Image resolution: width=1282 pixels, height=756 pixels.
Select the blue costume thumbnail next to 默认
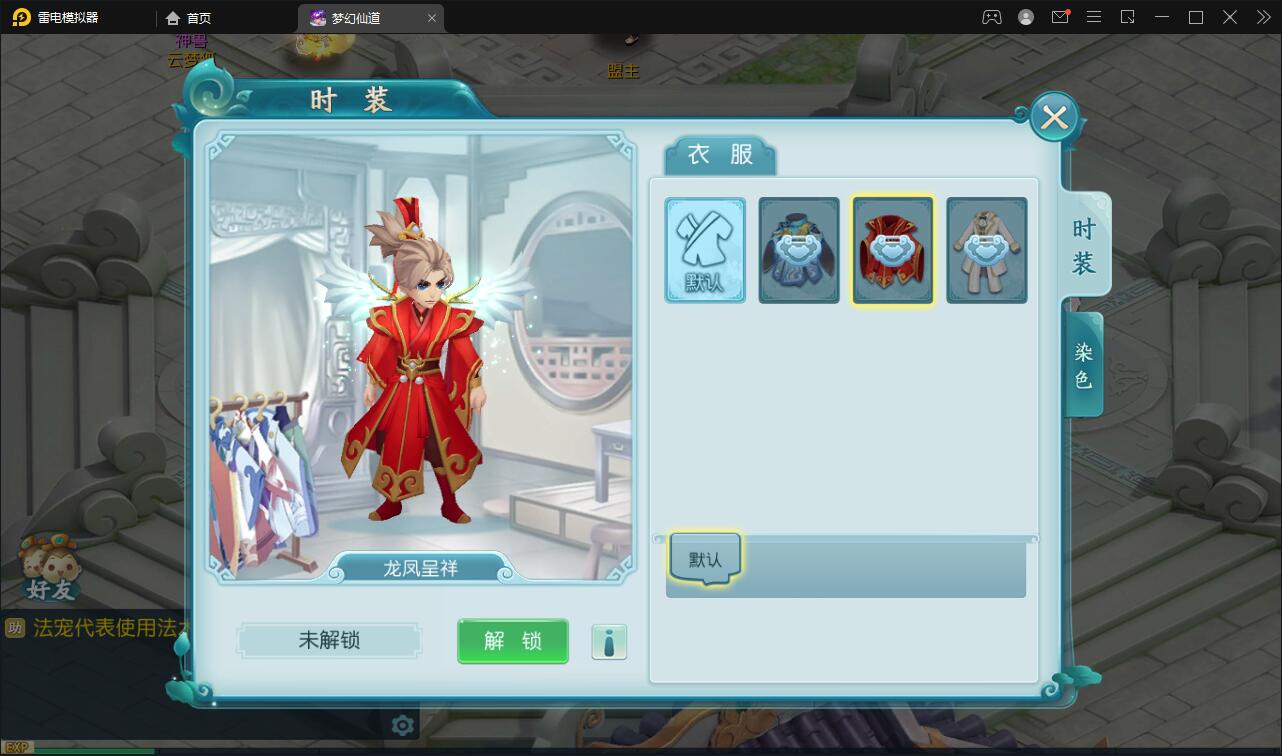click(x=799, y=250)
